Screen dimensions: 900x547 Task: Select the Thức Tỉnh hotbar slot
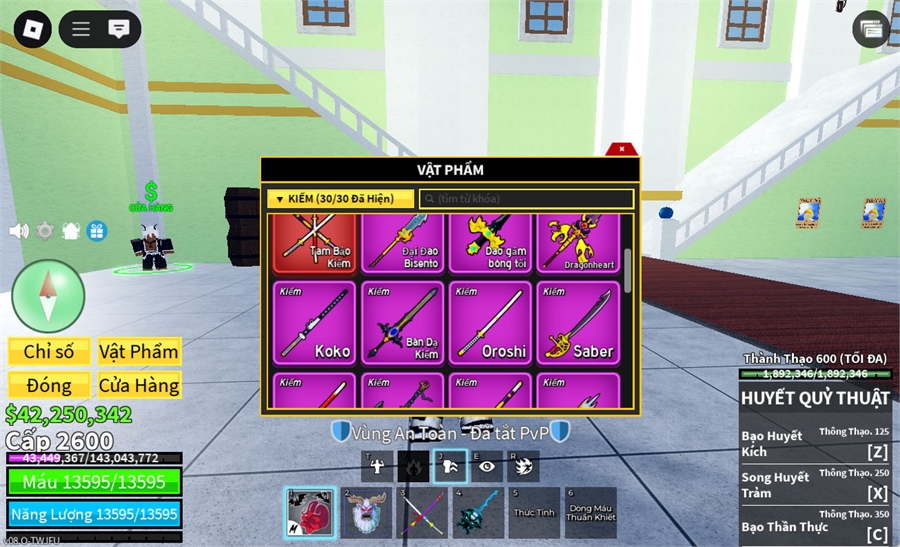click(x=534, y=513)
